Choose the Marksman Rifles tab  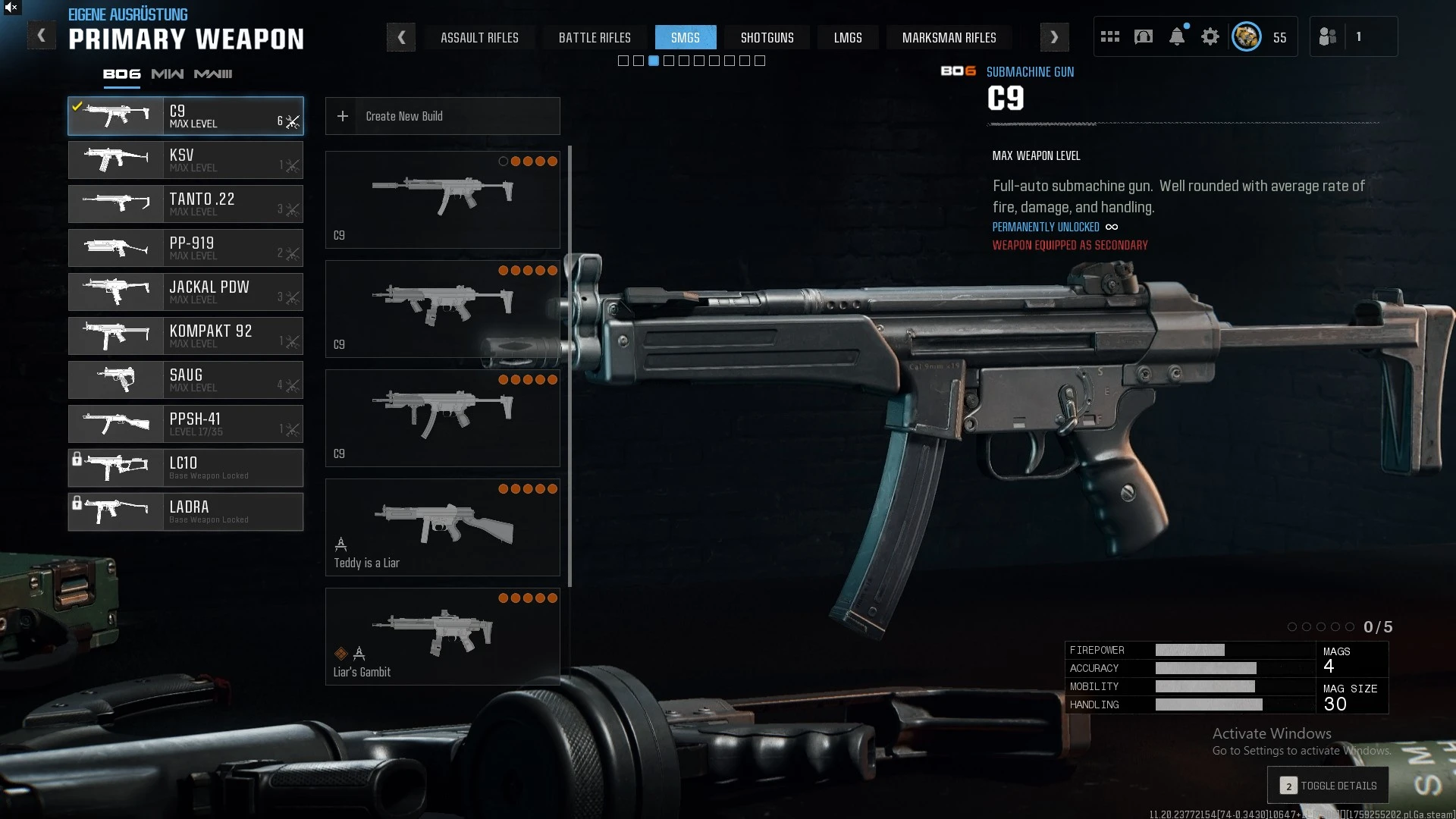tap(949, 37)
